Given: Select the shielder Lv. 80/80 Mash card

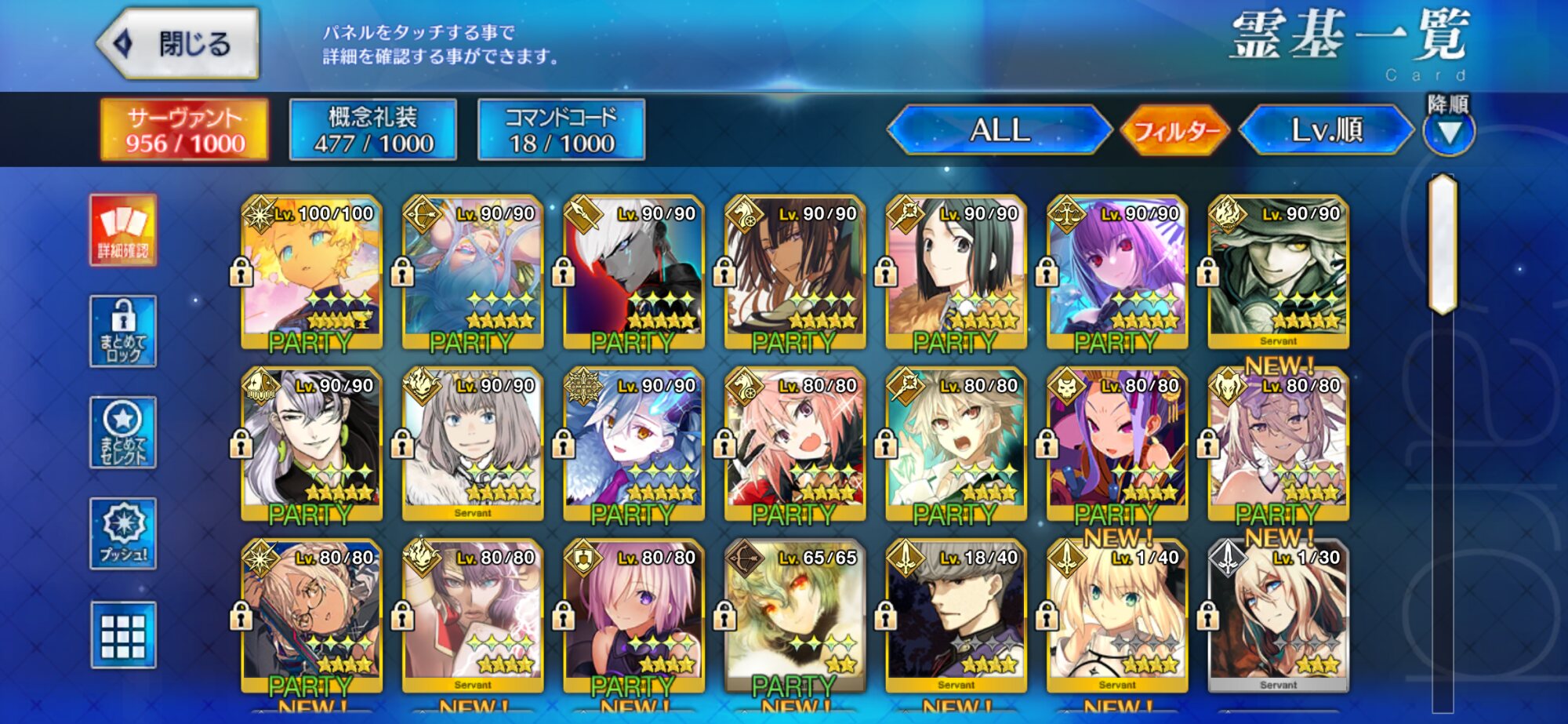Looking at the screenshot, I should click(x=633, y=615).
